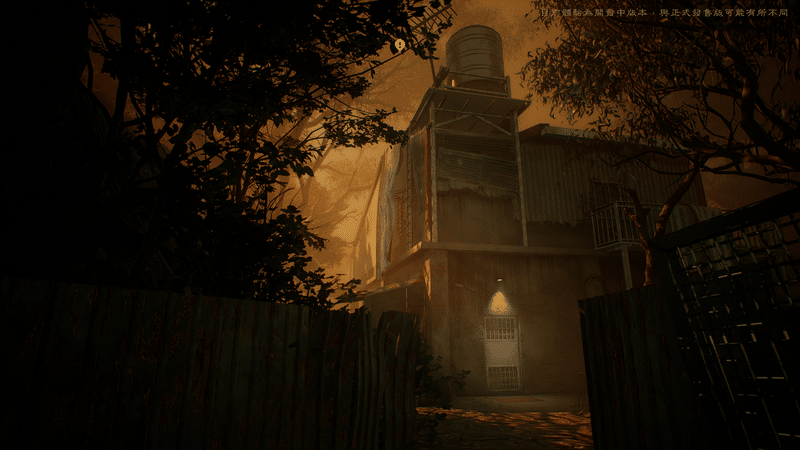Click the objective waypoint marker icon
This screenshot has height=450, width=800.
click(x=400, y=45)
